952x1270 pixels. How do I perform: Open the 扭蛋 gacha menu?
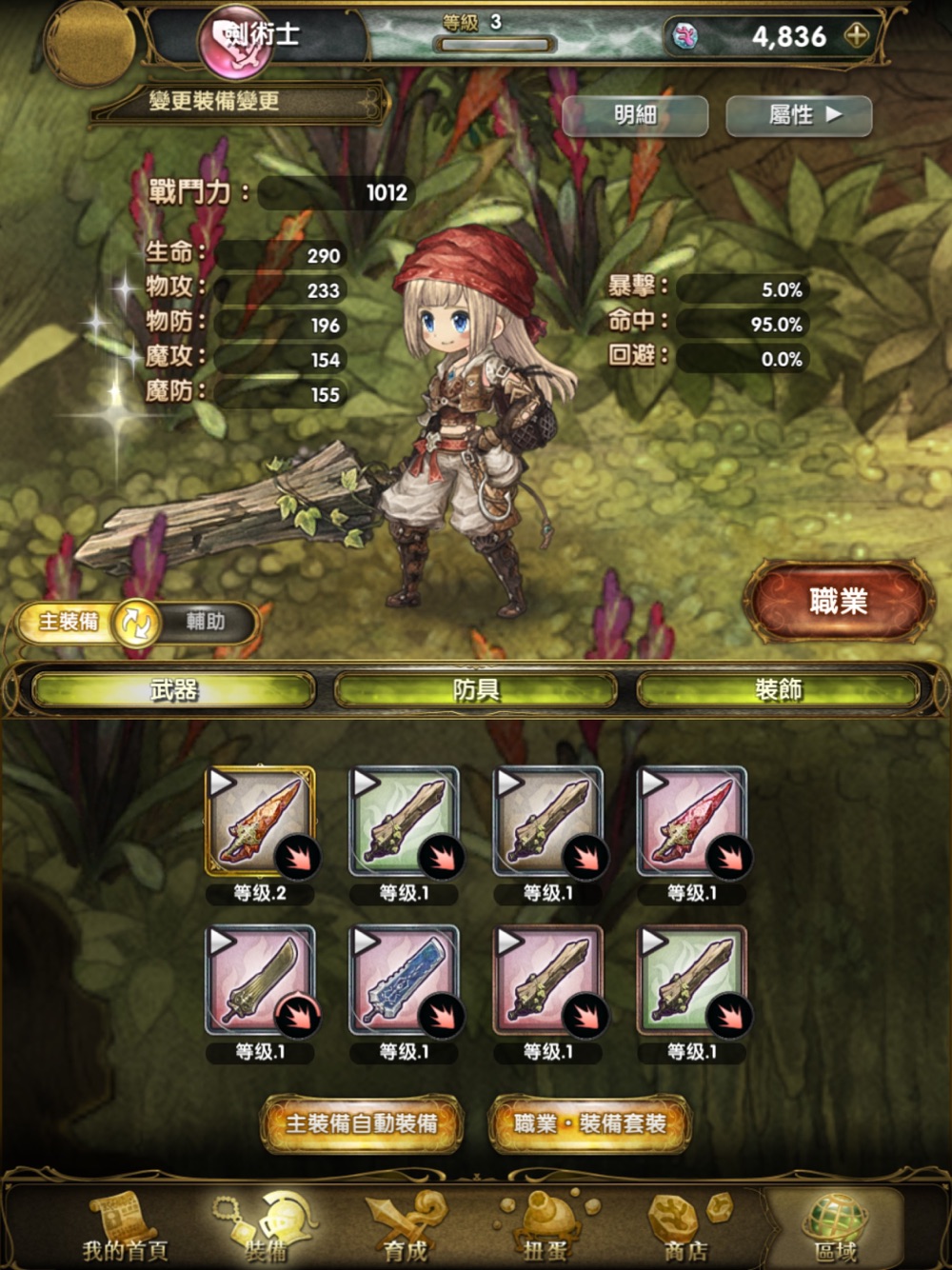pos(546,1226)
